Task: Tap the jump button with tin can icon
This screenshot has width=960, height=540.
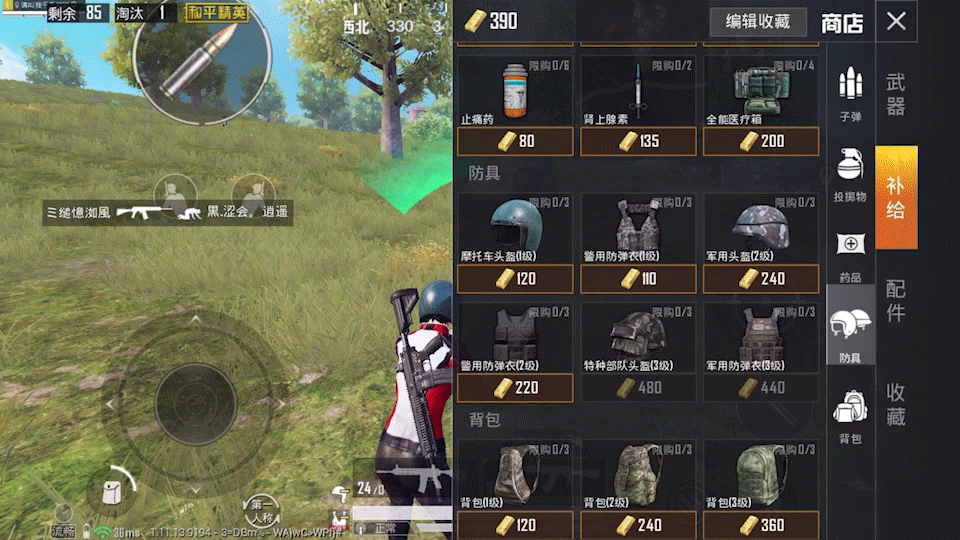Action: point(112,492)
